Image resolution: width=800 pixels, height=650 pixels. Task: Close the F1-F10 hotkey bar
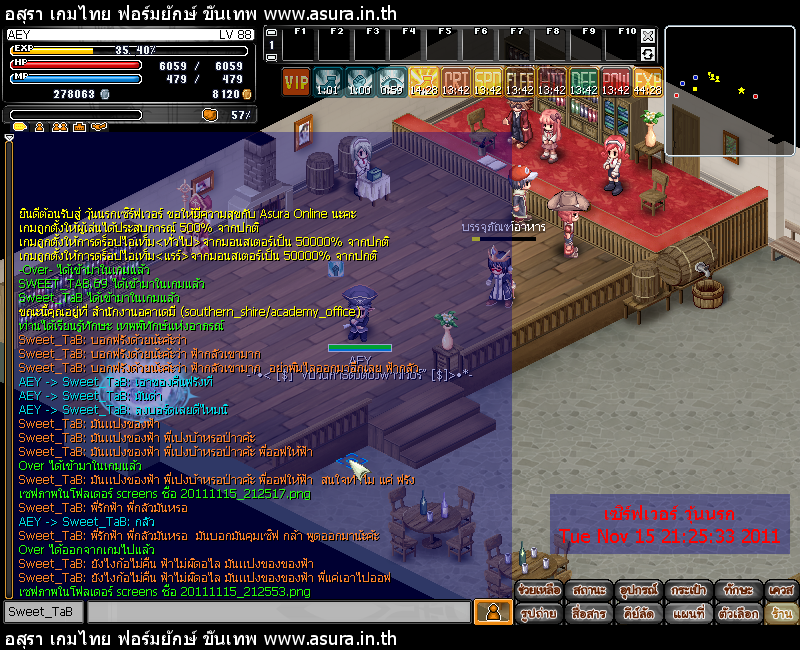(x=648, y=33)
